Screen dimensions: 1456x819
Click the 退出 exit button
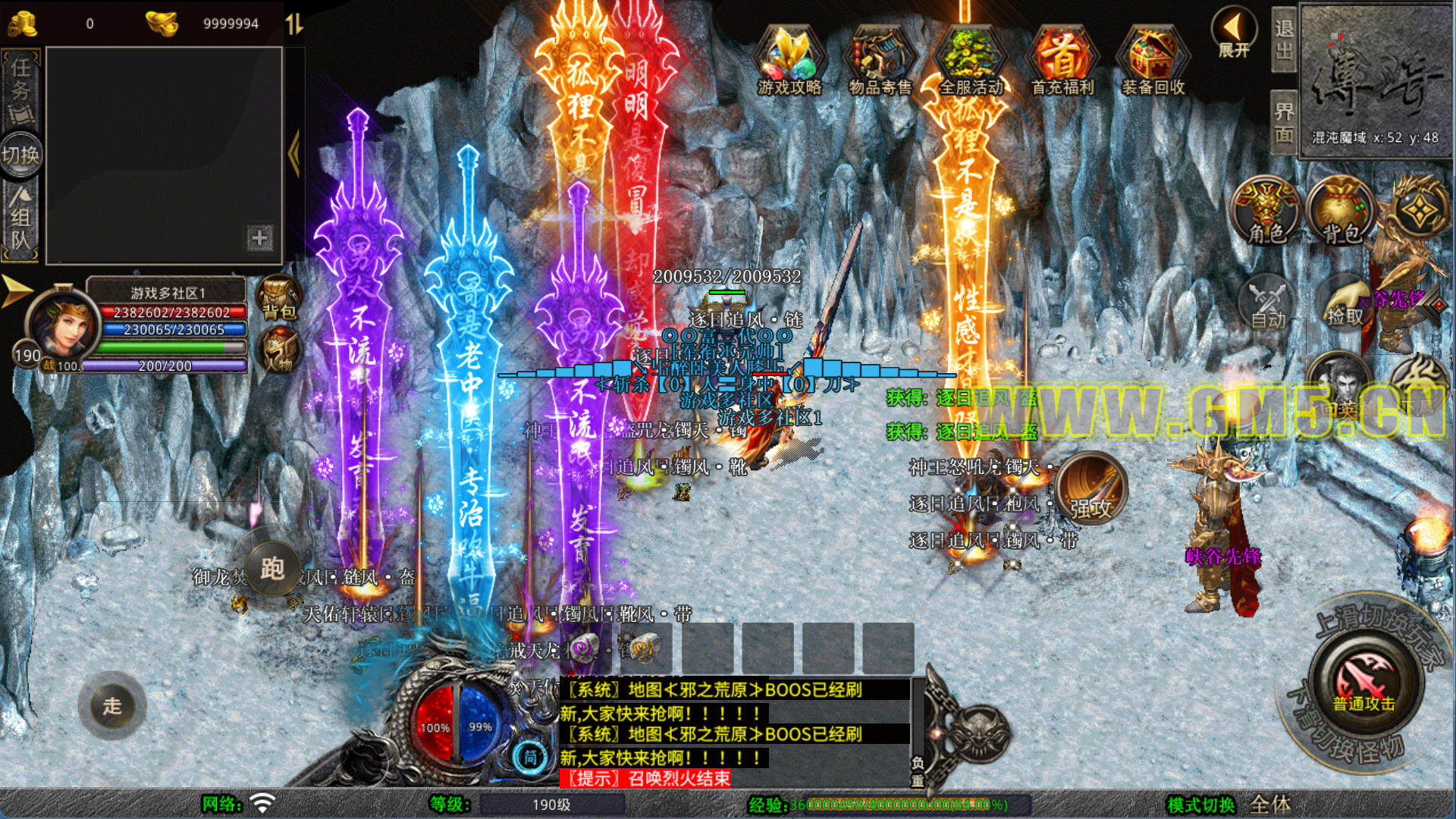click(1283, 39)
